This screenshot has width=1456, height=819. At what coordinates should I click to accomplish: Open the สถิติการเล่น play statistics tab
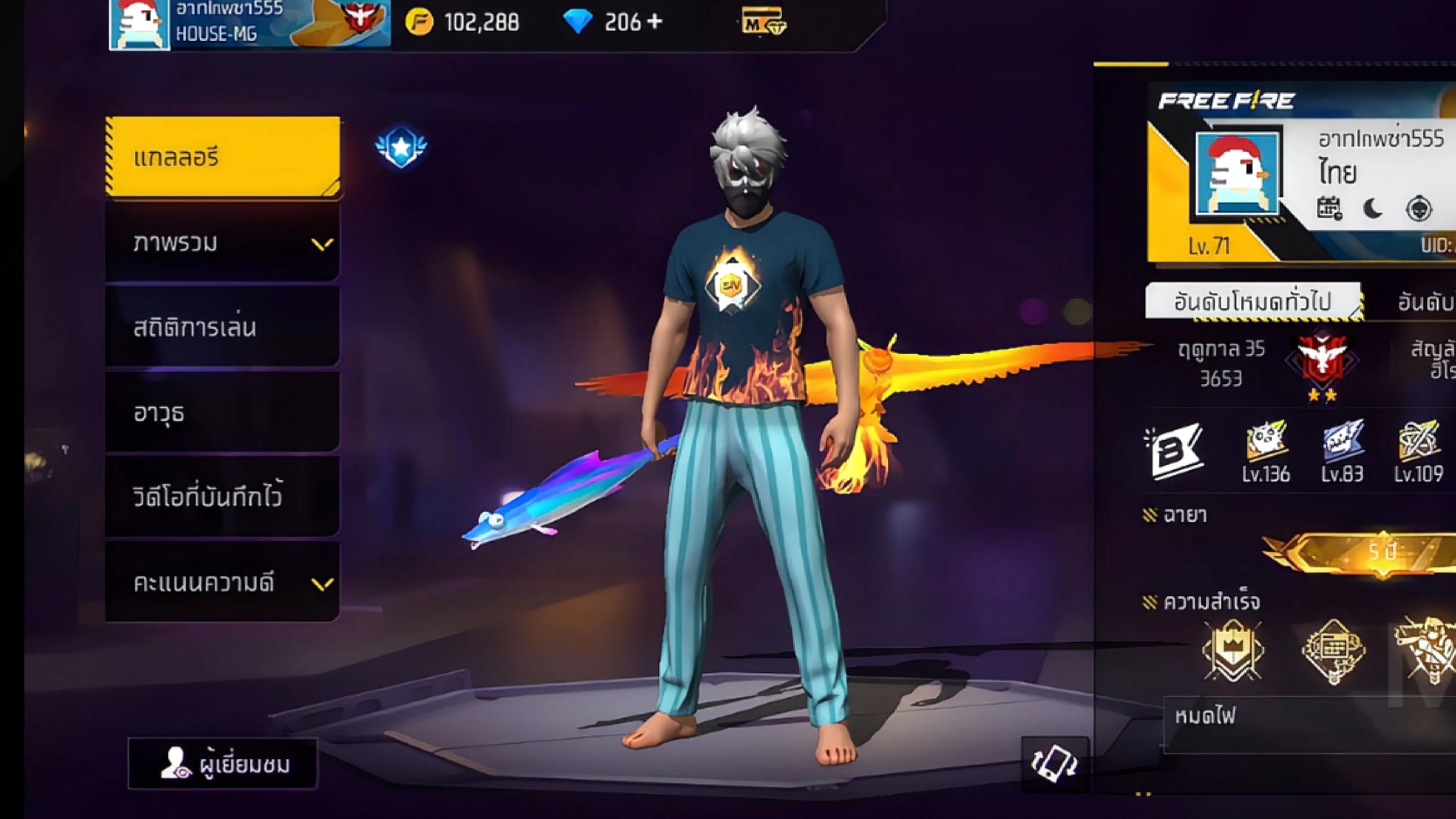point(223,328)
